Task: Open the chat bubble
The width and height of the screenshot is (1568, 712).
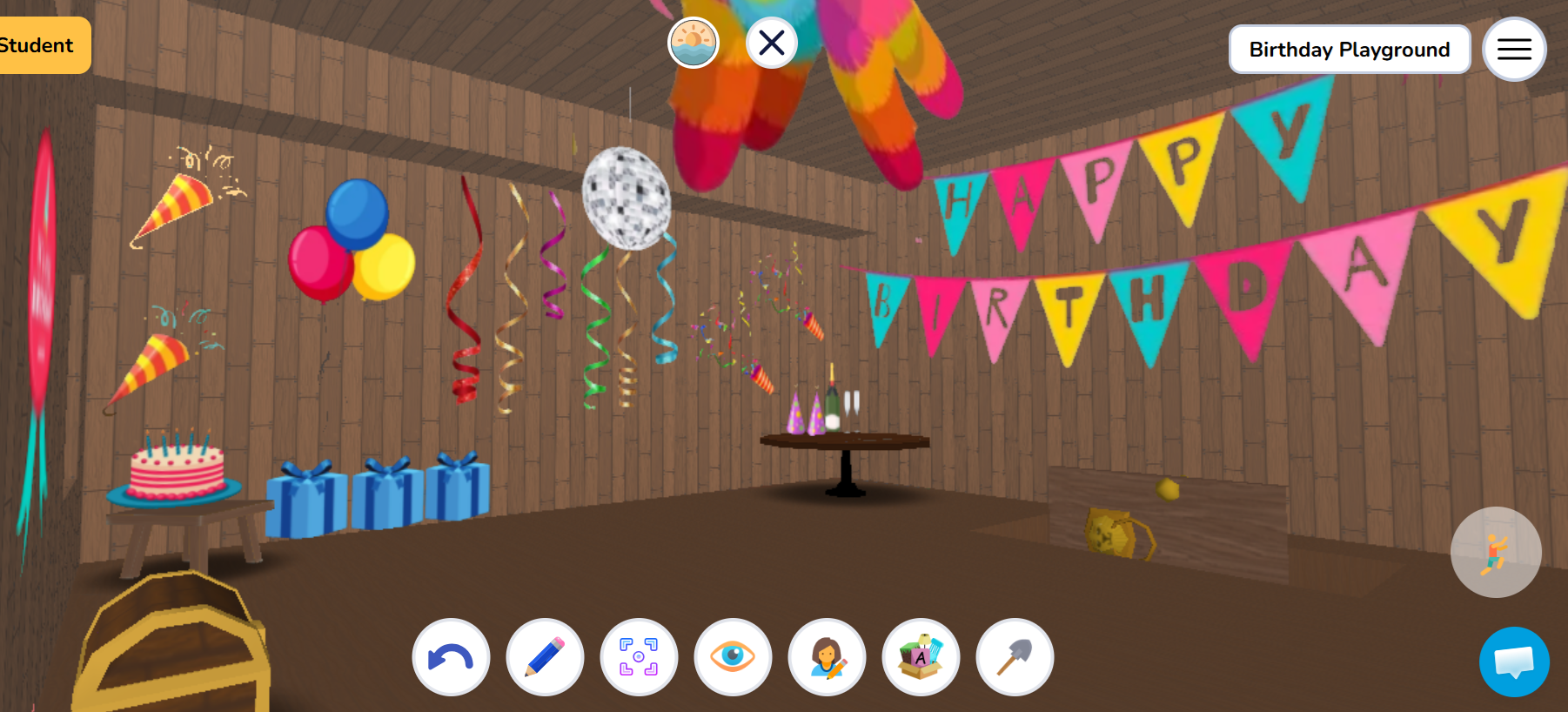Action: coord(1513,662)
